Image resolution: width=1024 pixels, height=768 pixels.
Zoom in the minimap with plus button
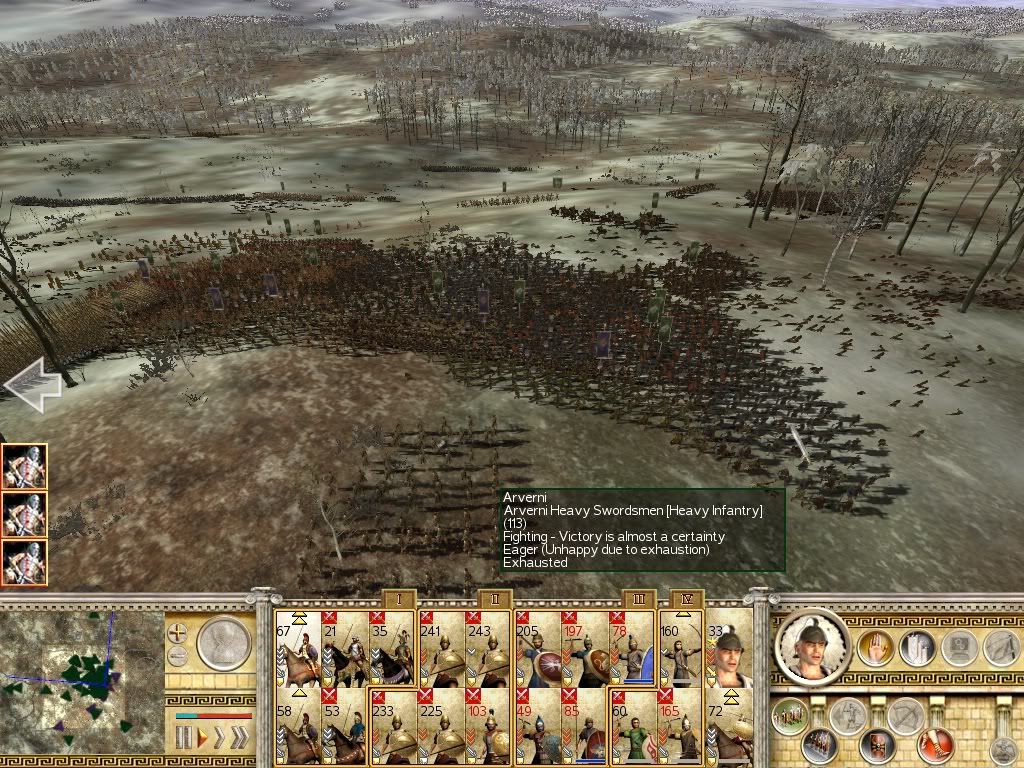coord(178,634)
